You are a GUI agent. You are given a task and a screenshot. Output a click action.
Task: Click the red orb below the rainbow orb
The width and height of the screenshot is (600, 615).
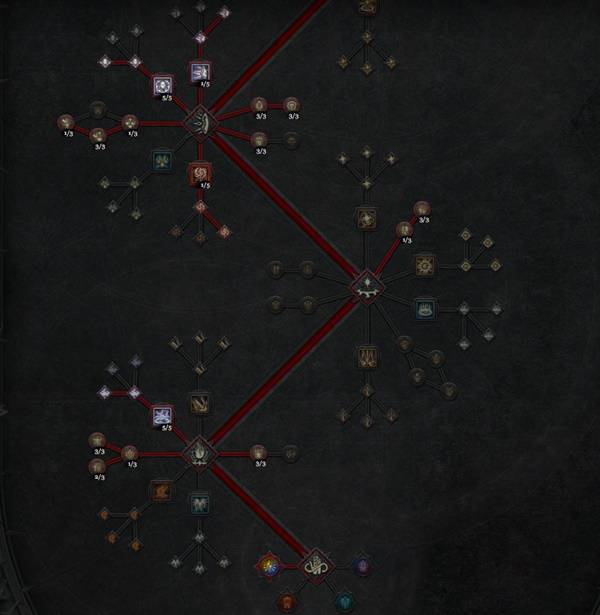click(x=286, y=602)
